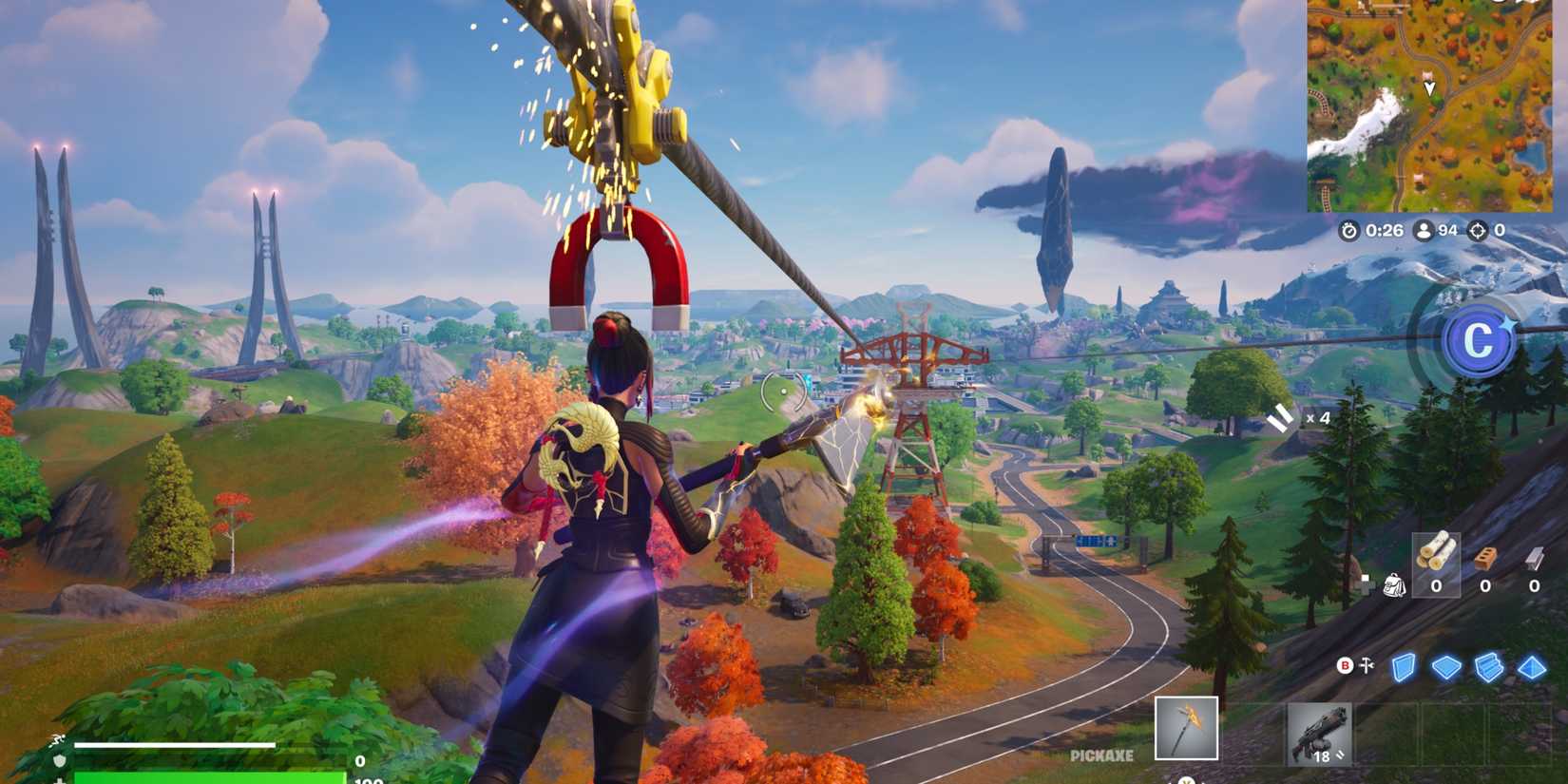Viewport: 1568px width, 784px height.
Task: Click the stopwatch timer icon above the minimap
Action: coord(1349,230)
